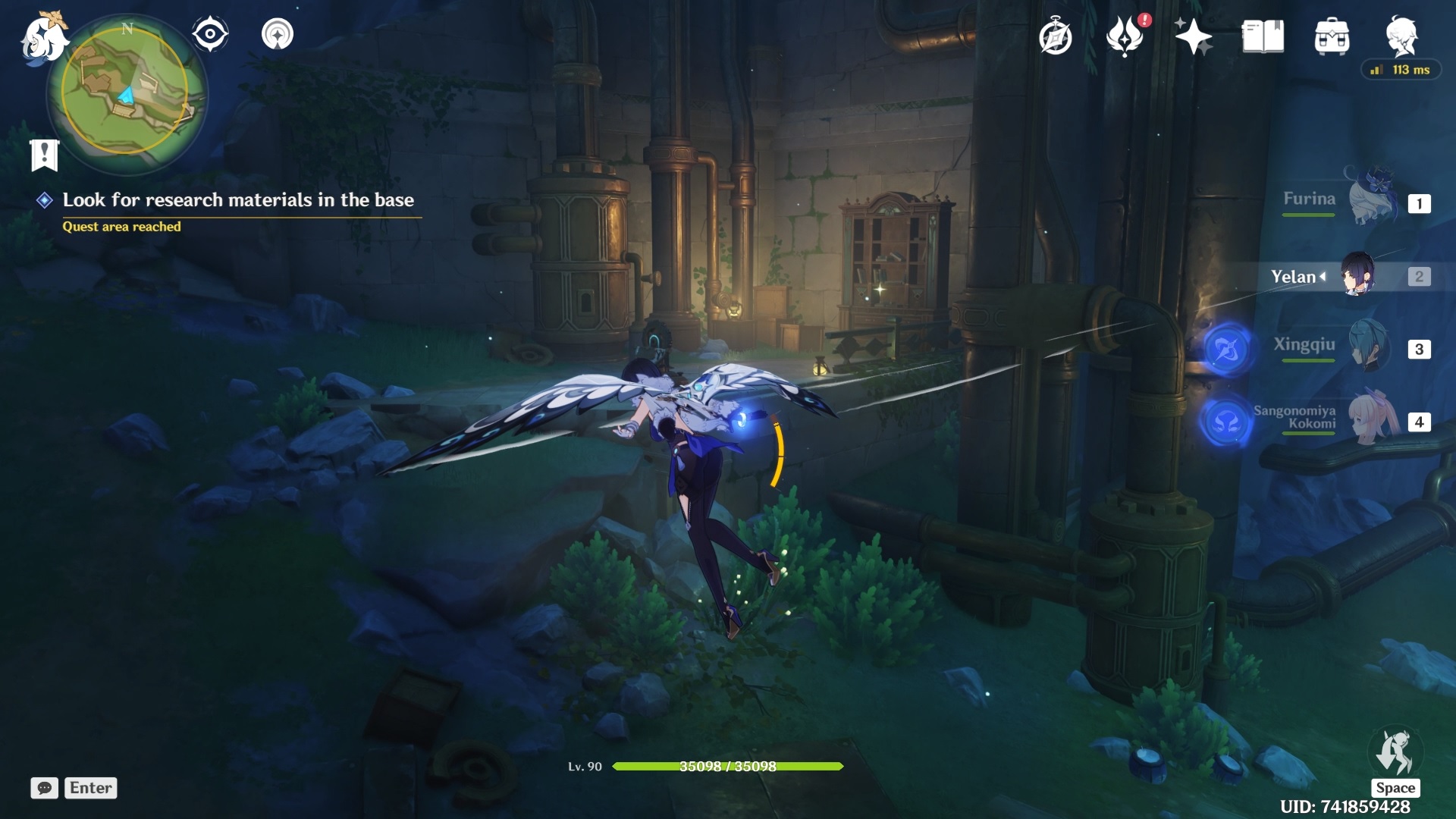Click the plunge attack icon above Space
Screen dimensions: 1456x819
1395,753
